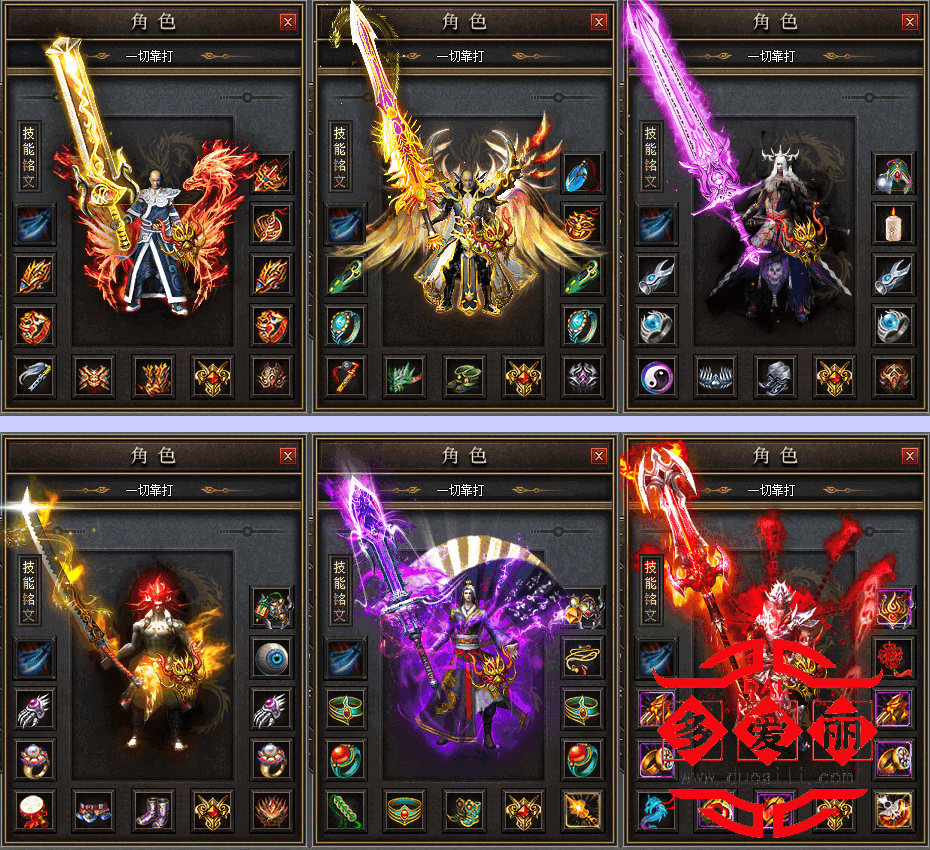Click the yin-yang orb slot
This screenshot has width=930, height=850.
tap(658, 376)
